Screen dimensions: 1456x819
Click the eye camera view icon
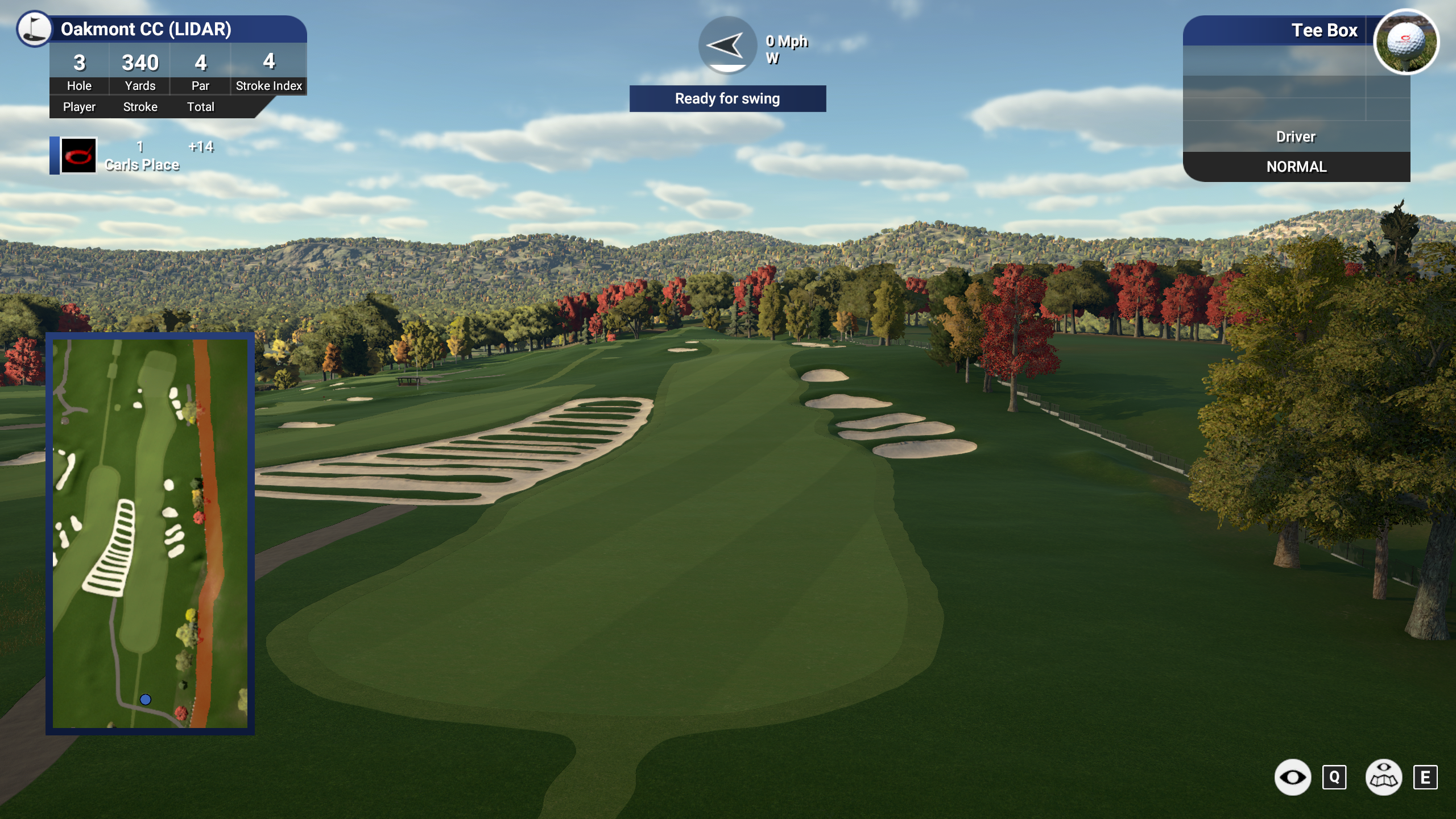(1292, 777)
